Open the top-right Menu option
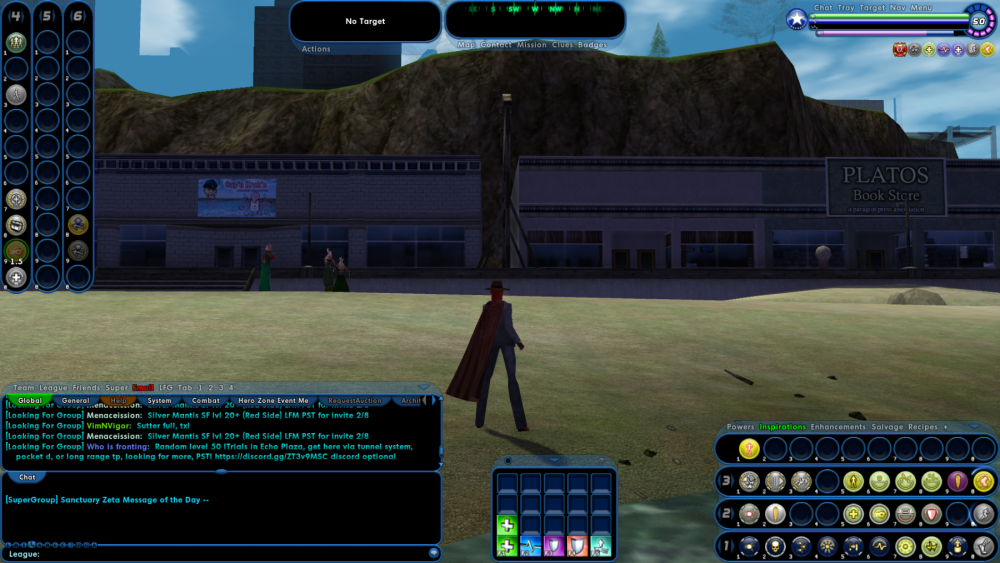 921,8
